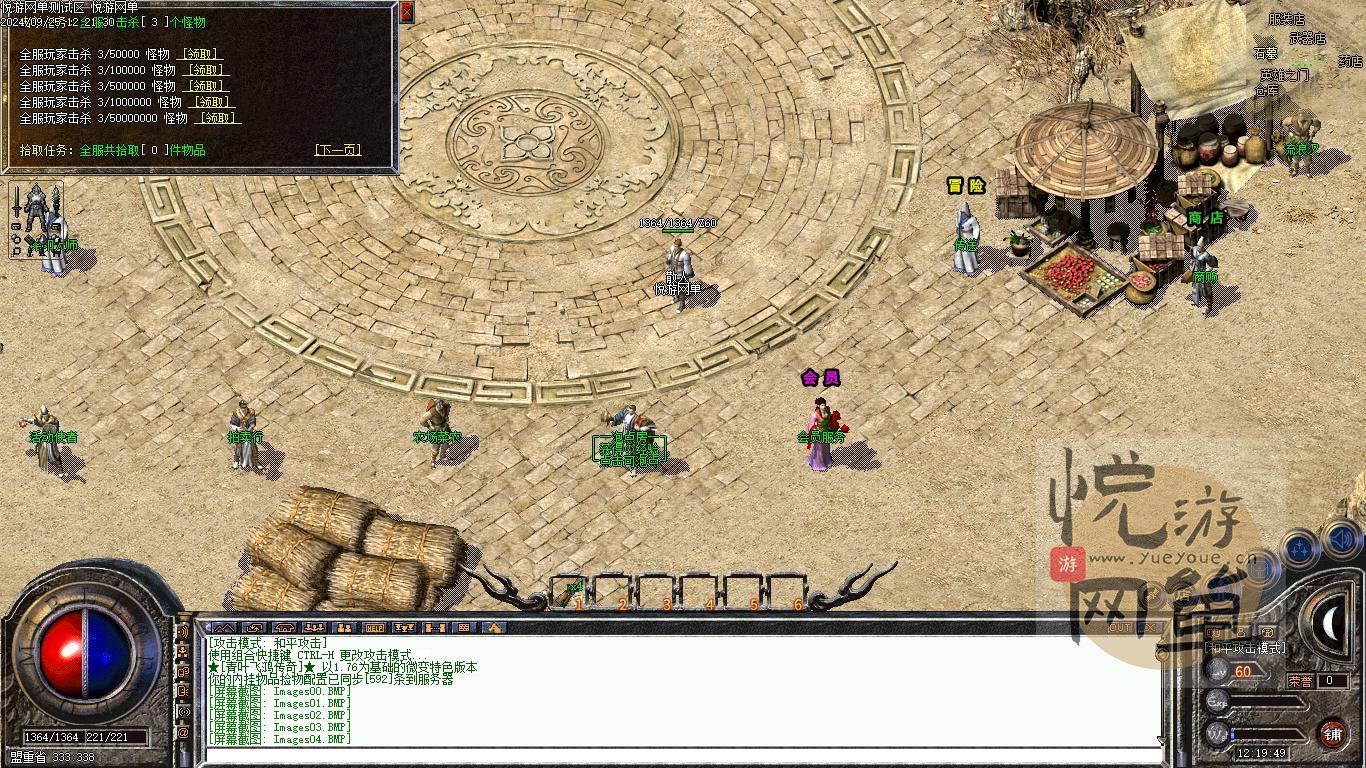1366x768 pixels.
Task: Click the OUT button
Action: point(1120,628)
